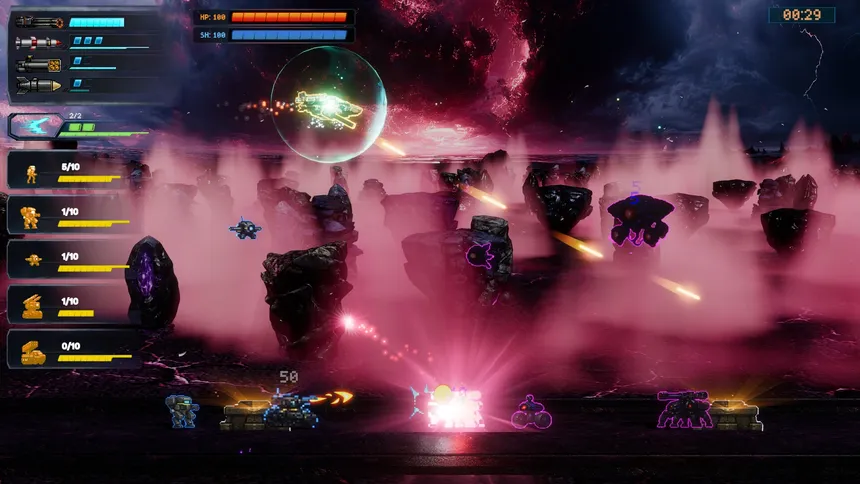The image size is (860, 484).
Task: Select the minigun weapon icon
Action: [39, 21]
